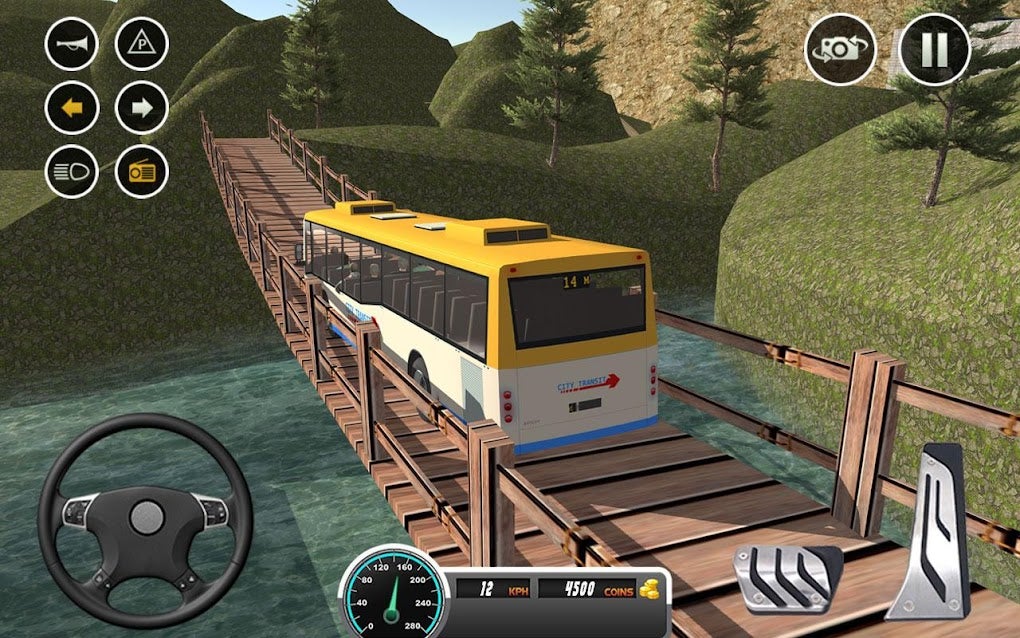This screenshot has width=1020, height=638.
Task: Tap the brake pedal
Action: [x=786, y=577]
